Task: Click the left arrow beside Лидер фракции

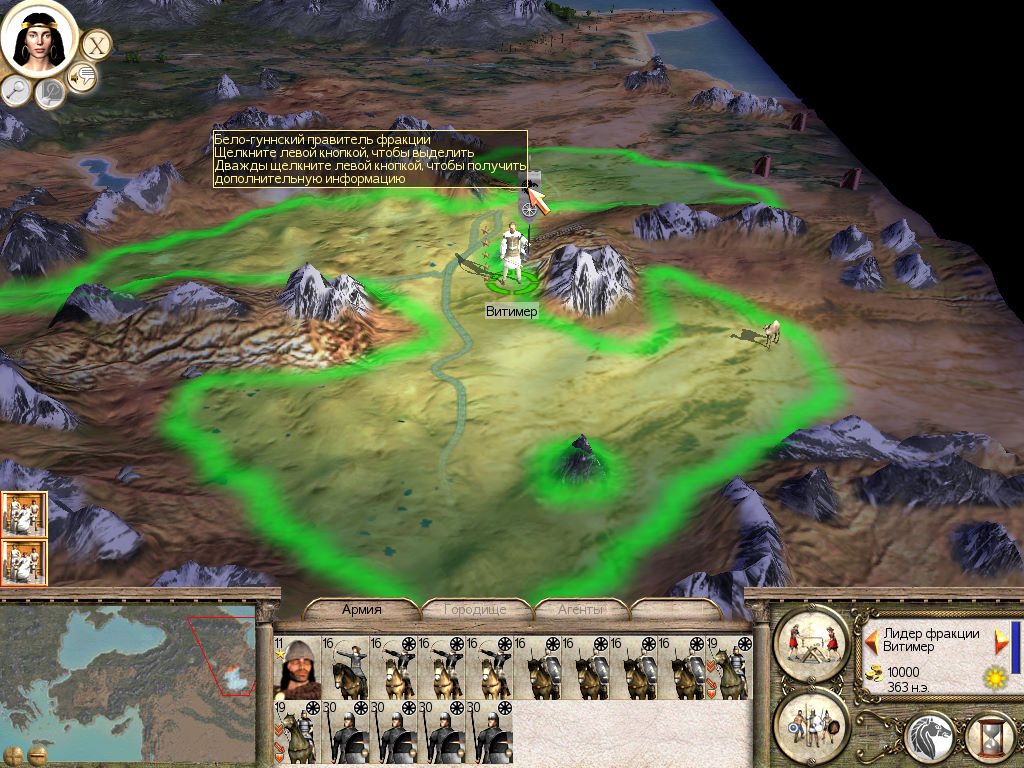Action: coord(871,638)
